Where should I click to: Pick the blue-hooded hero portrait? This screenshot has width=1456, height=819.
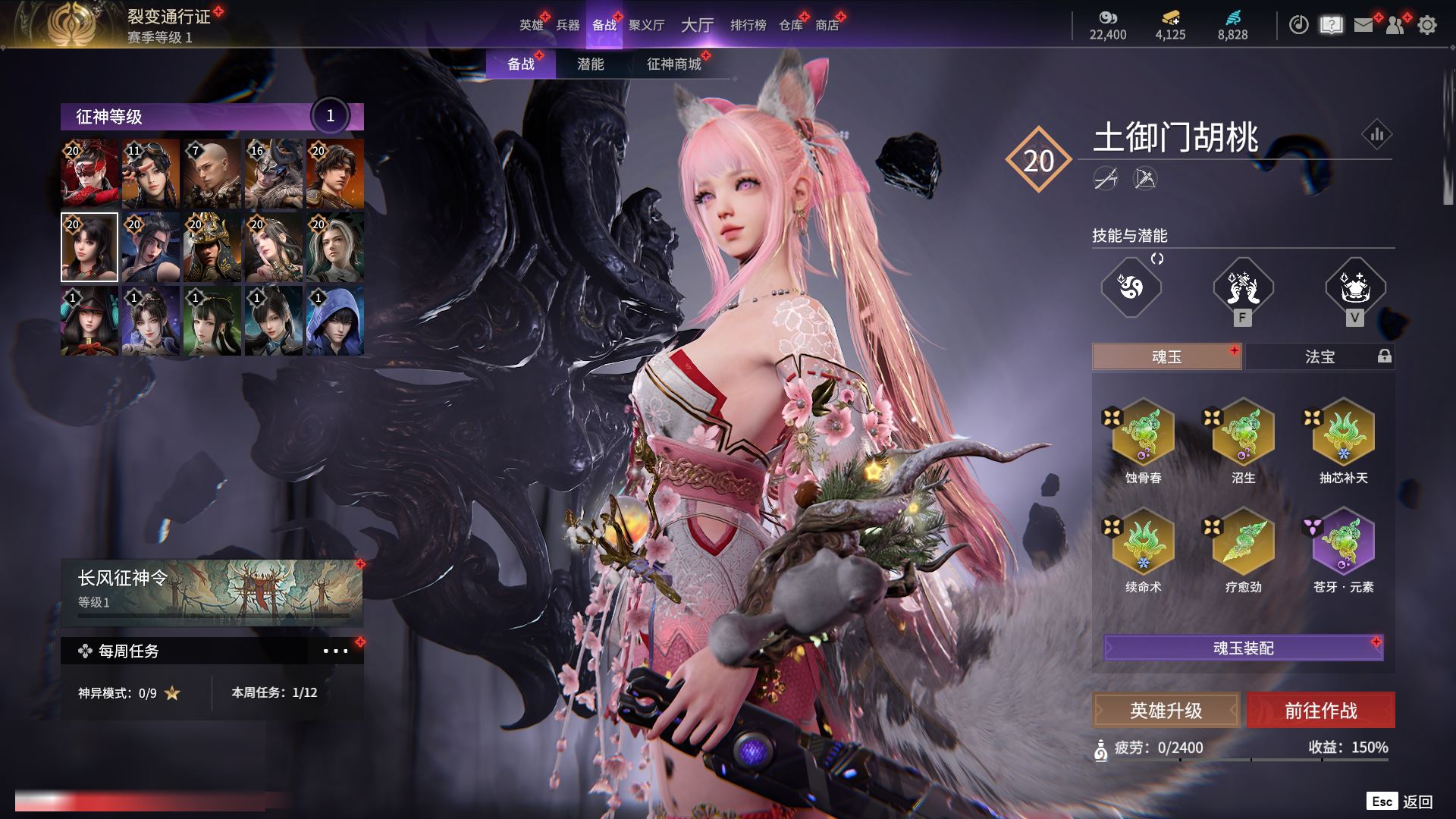(334, 321)
